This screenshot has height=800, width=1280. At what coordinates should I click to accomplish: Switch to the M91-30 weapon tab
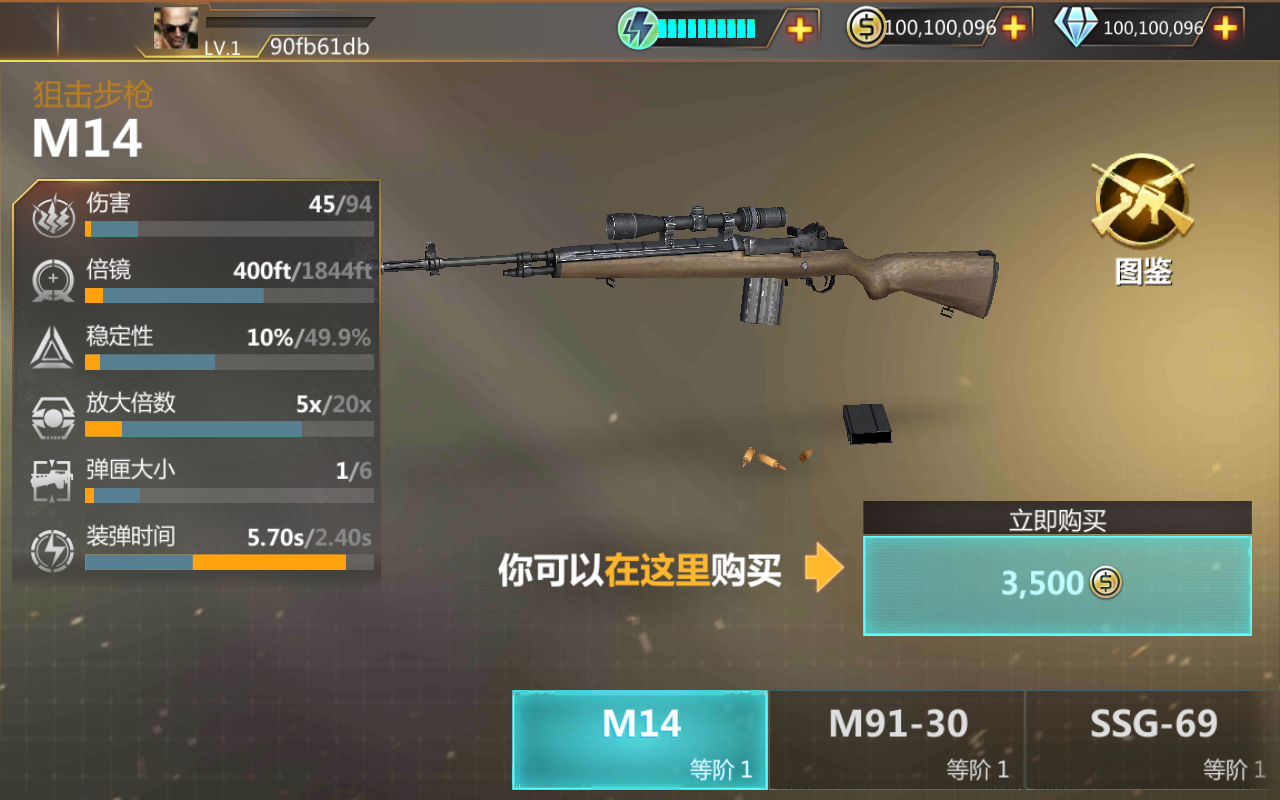(895, 738)
